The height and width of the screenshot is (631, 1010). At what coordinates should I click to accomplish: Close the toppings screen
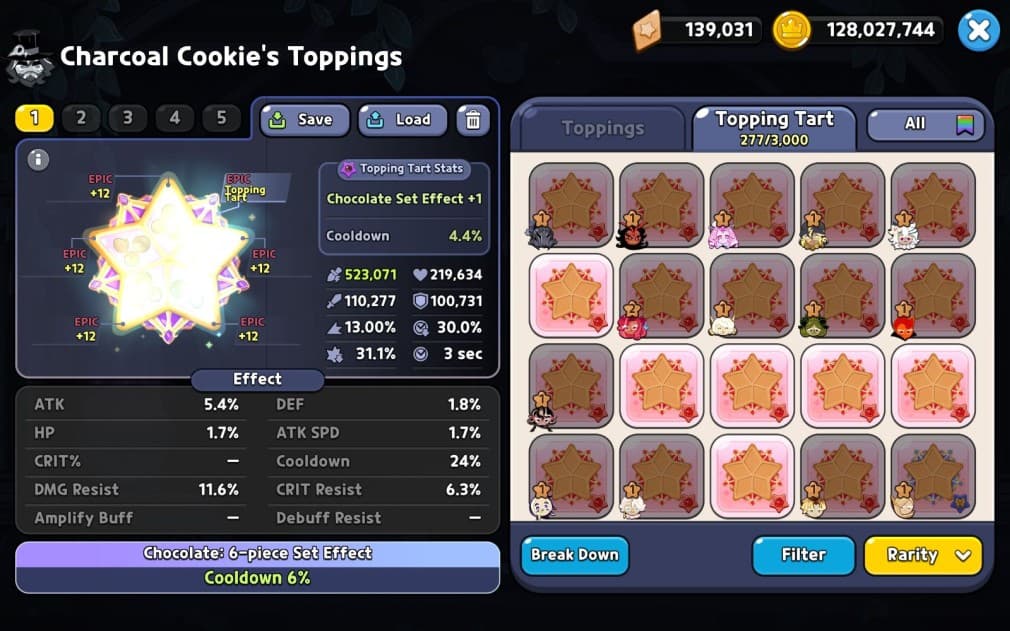click(978, 31)
